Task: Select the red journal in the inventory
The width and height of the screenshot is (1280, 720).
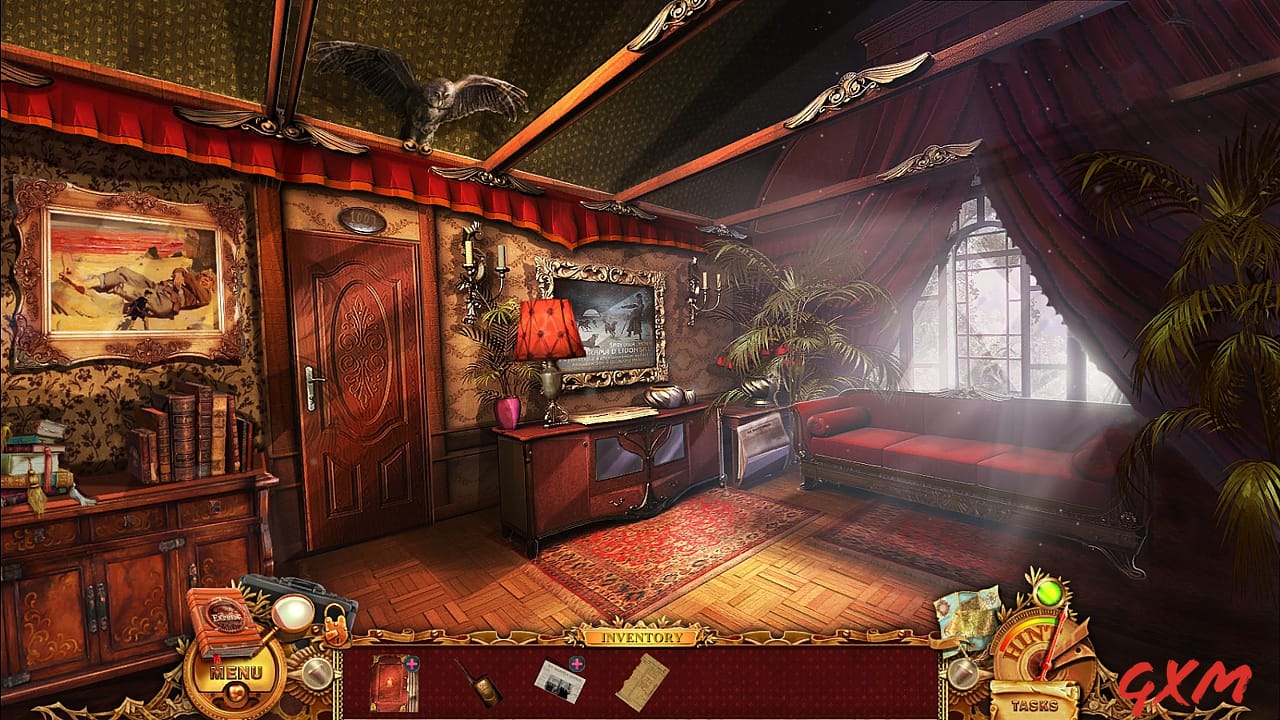Action: pos(391,681)
